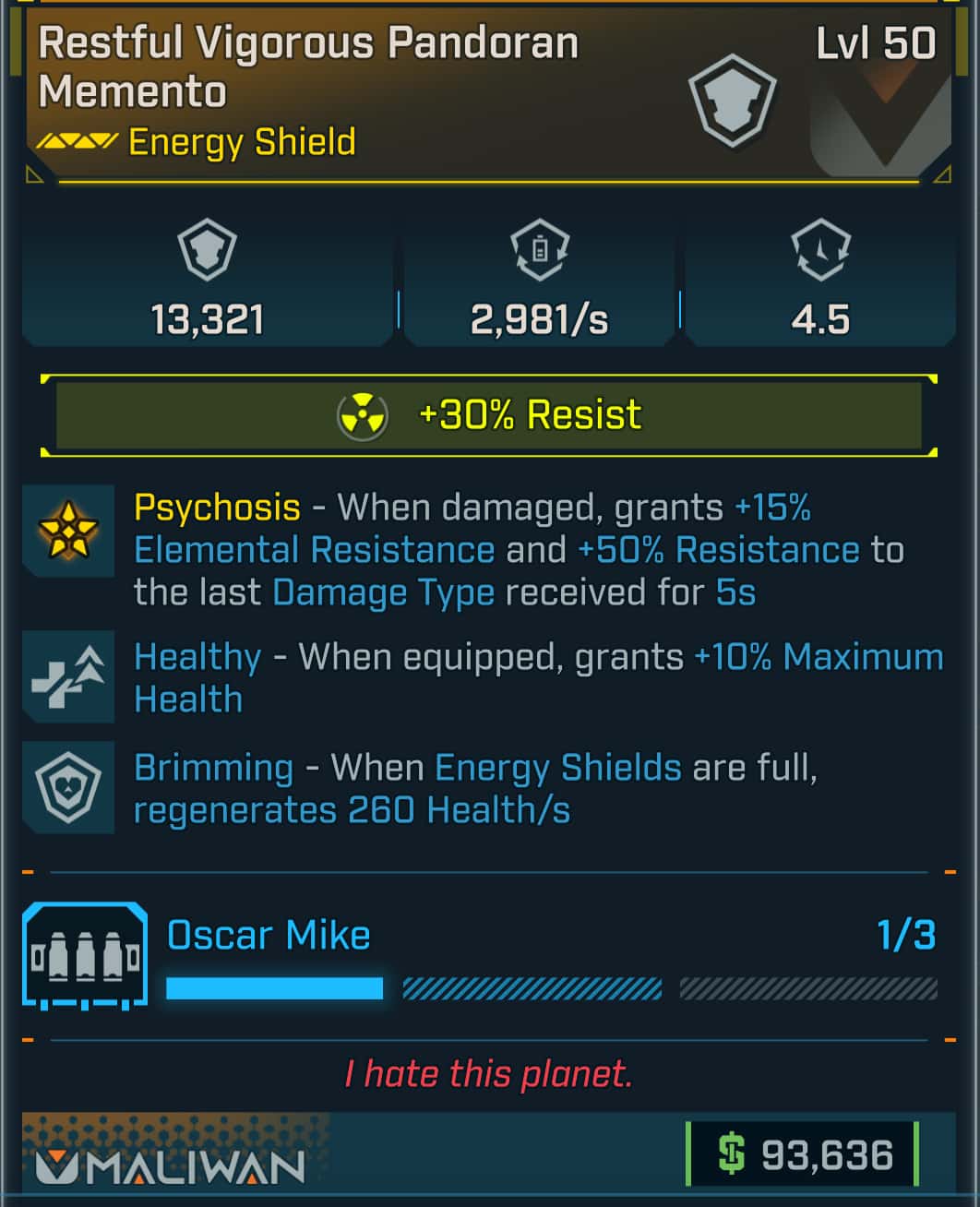980x1207 pixels.
Task: Click the Healthy perk icon
Action: coord(68,676)
